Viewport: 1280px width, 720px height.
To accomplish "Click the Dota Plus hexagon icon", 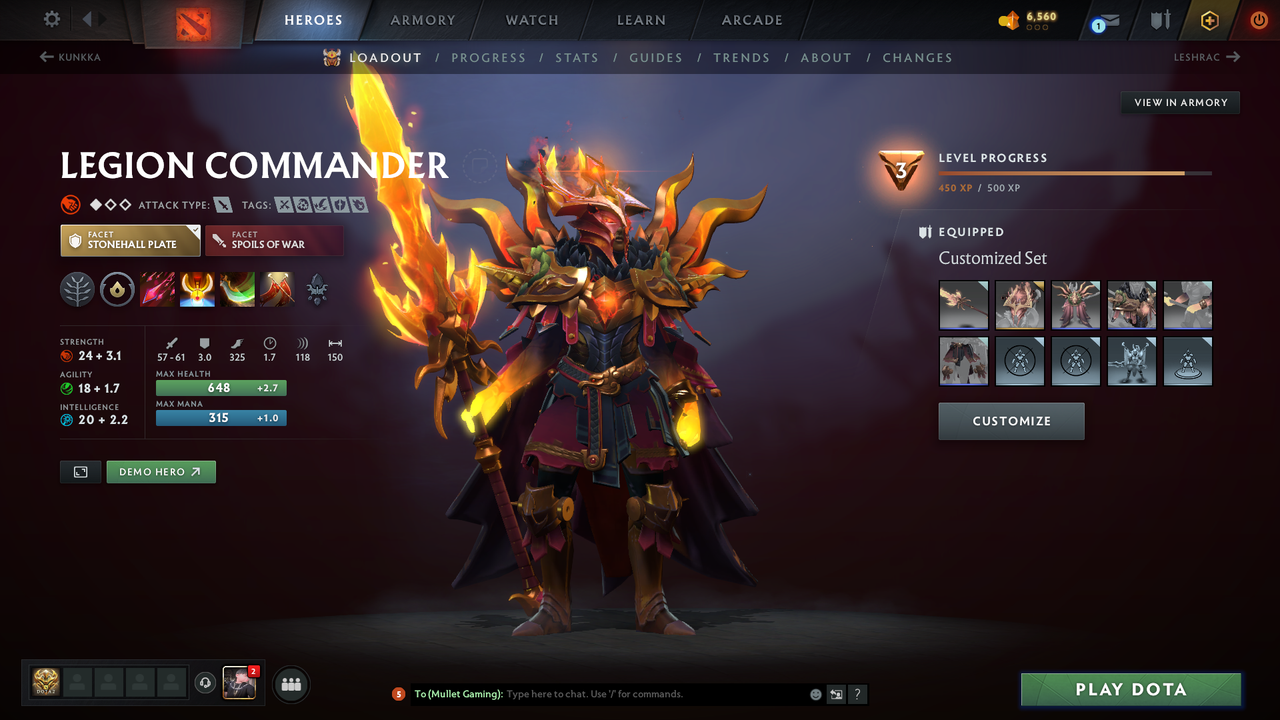I will click(x=1208, y=20).
